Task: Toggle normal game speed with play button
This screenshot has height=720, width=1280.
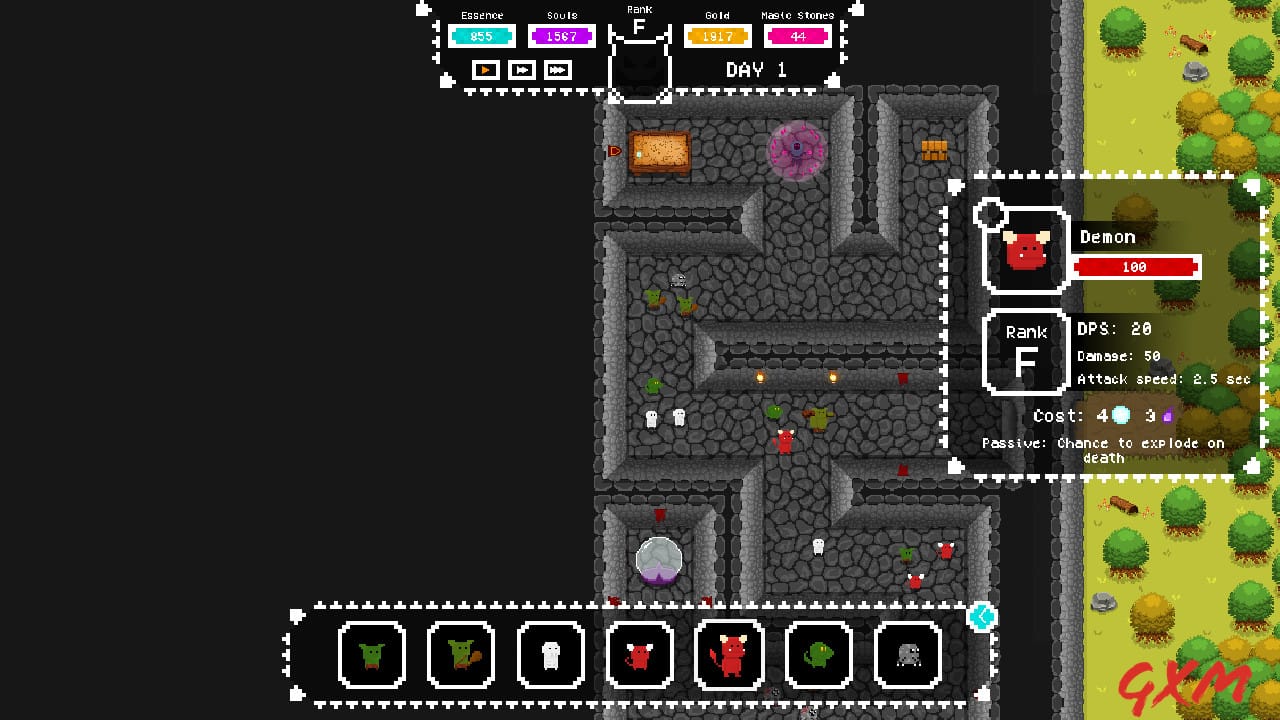Action: 484,70
